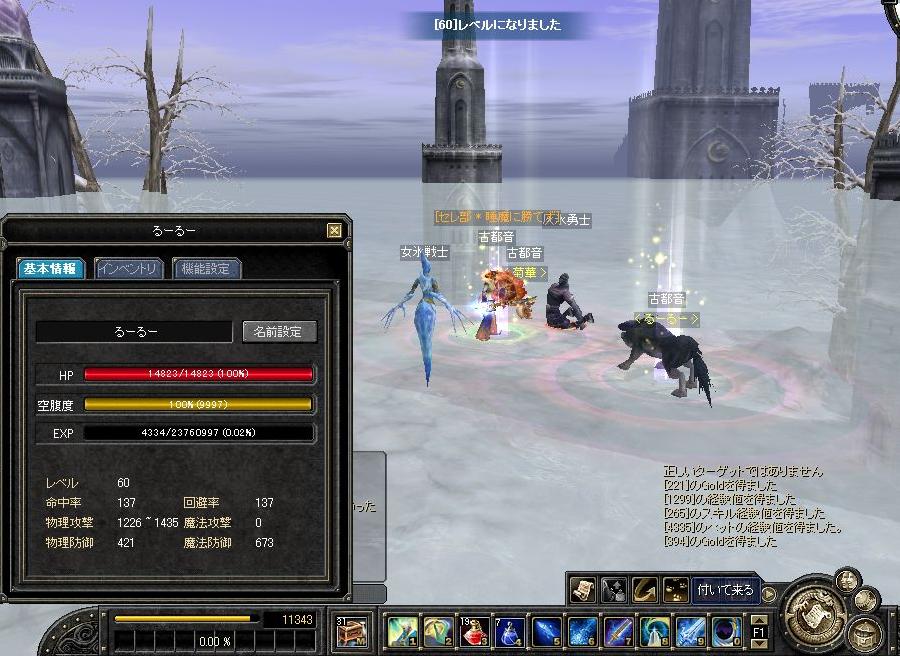Use the red potion in slot 3
Screen dimensions: 900x656
pos(474,632)
